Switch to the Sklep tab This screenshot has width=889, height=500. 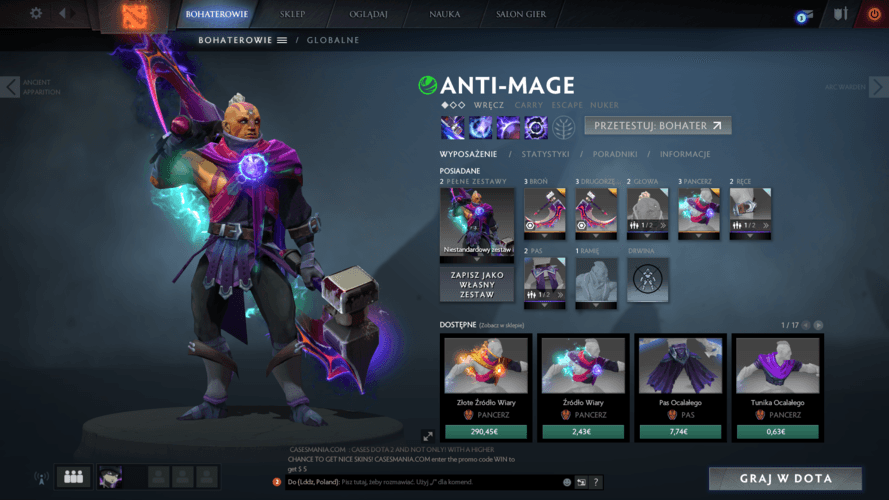(290, 15)
